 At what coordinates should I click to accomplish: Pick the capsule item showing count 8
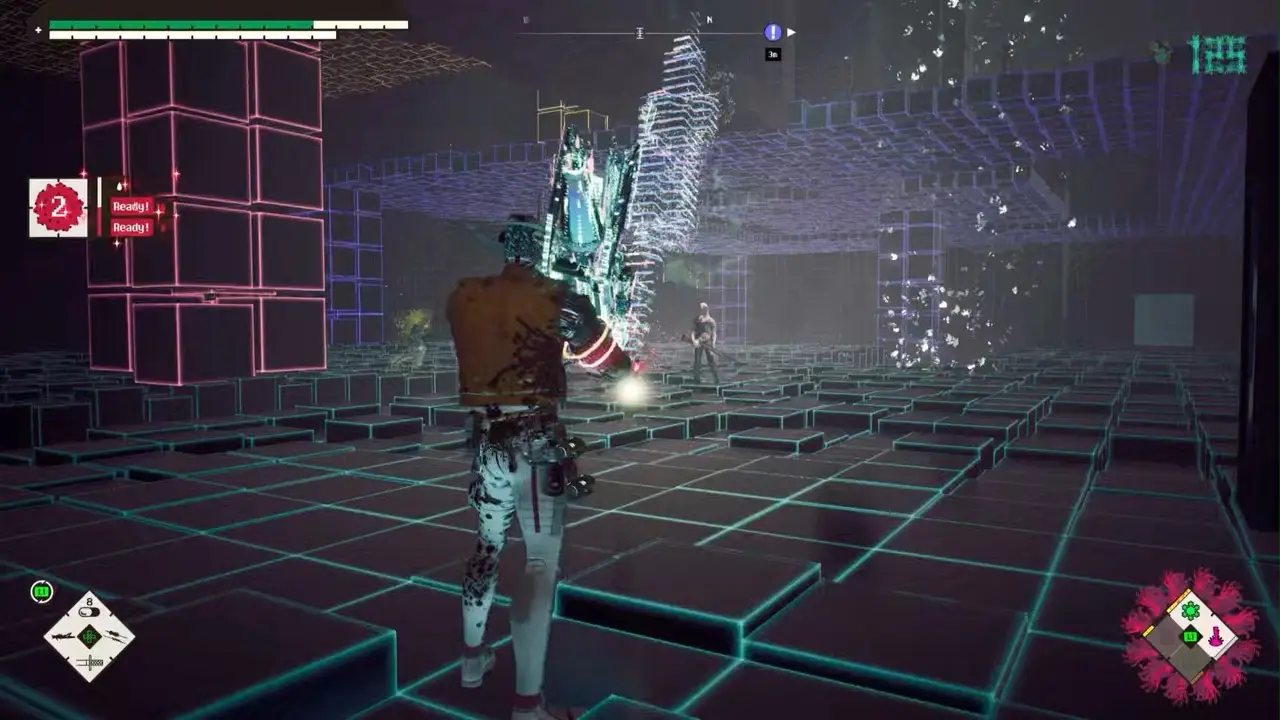(88, 612)
